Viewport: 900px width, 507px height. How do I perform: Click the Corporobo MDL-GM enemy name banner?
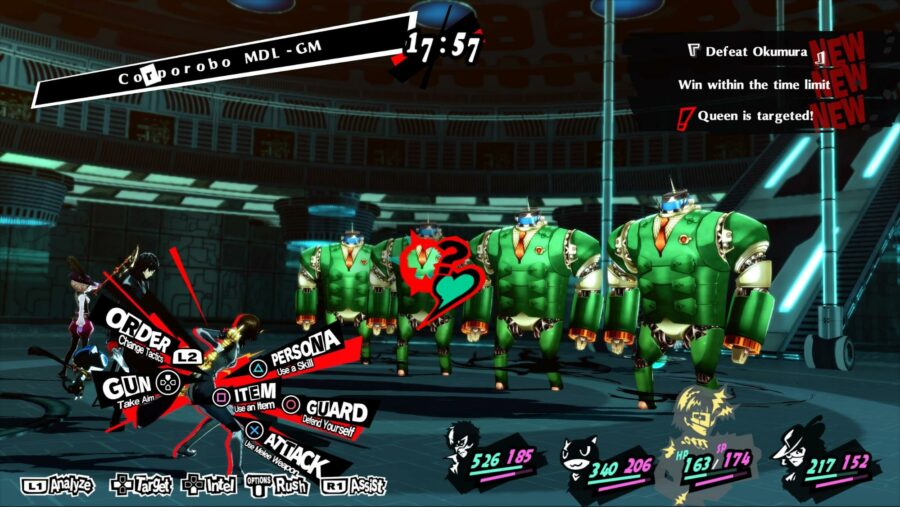coord(215,62)
